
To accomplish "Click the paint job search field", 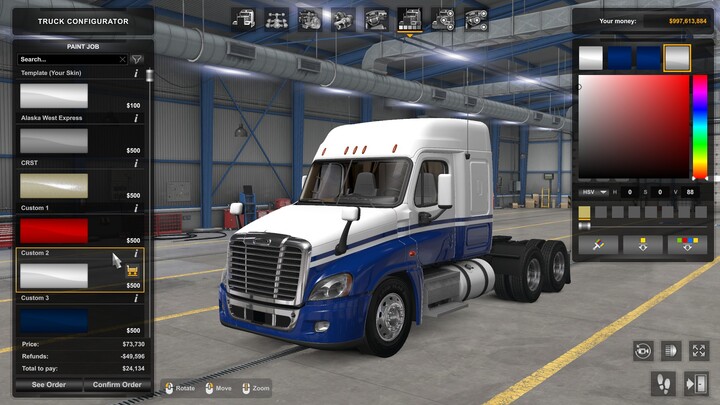I will click(70, 60).
